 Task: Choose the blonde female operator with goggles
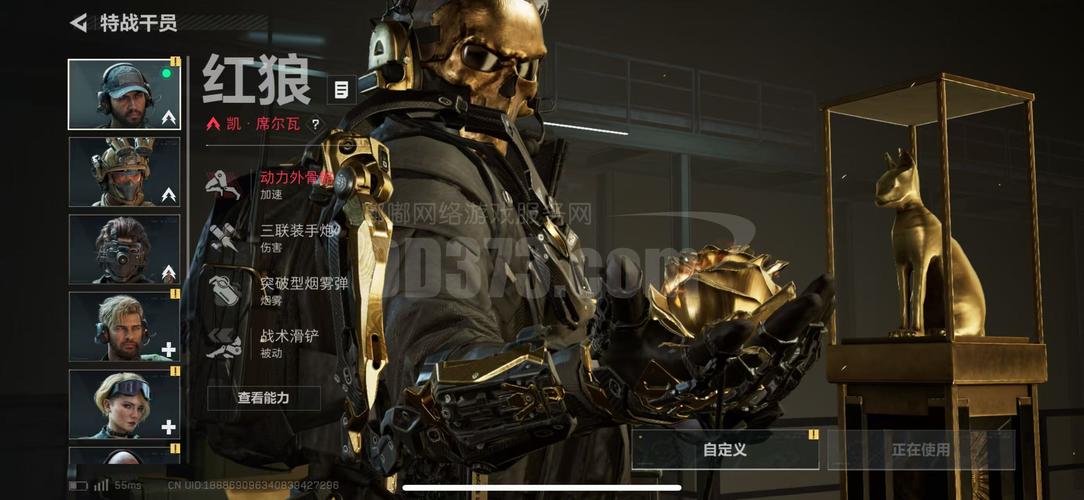124,404
